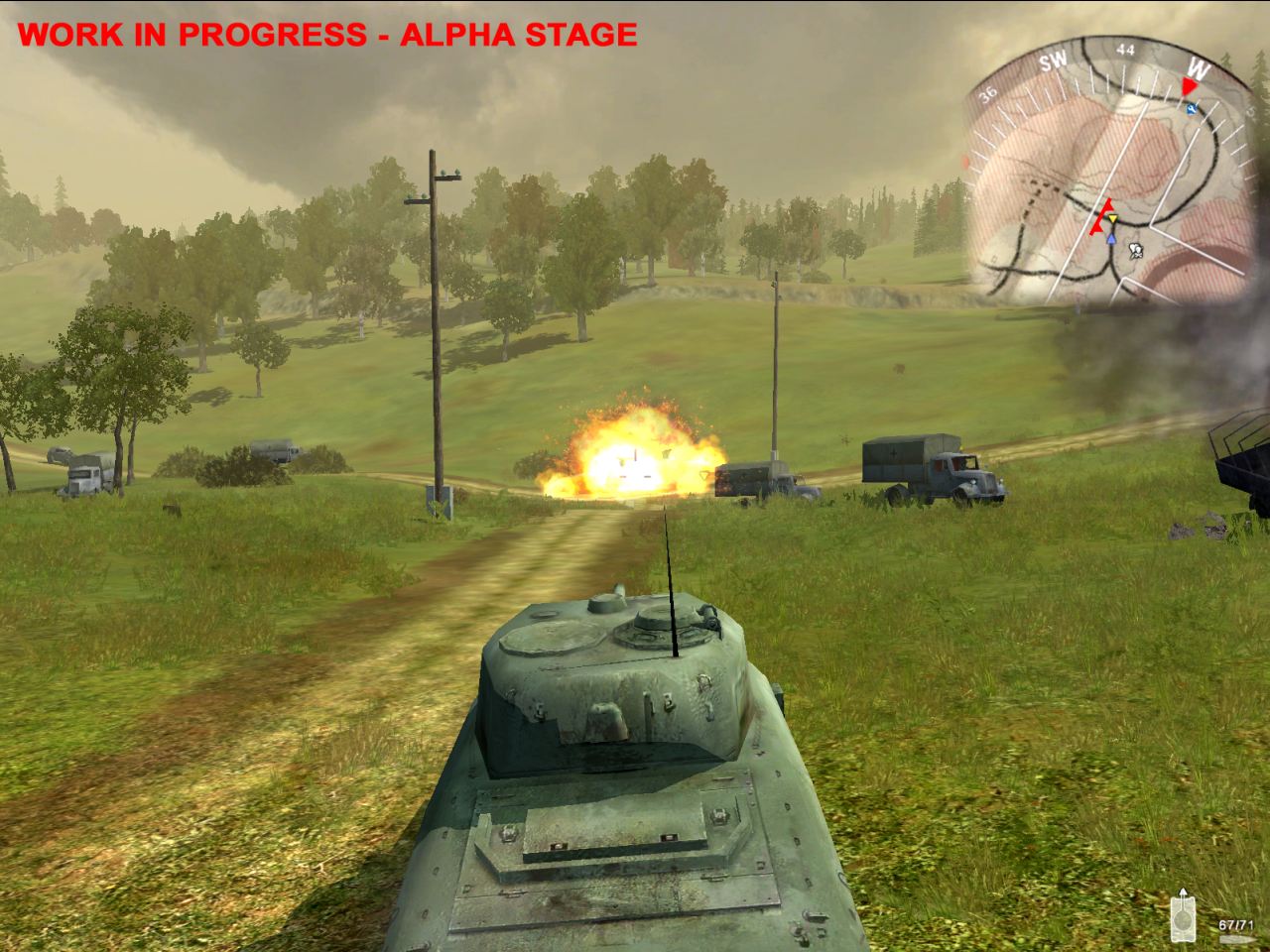Click the skull icon on the minimap

click(x=1136, y=252)
